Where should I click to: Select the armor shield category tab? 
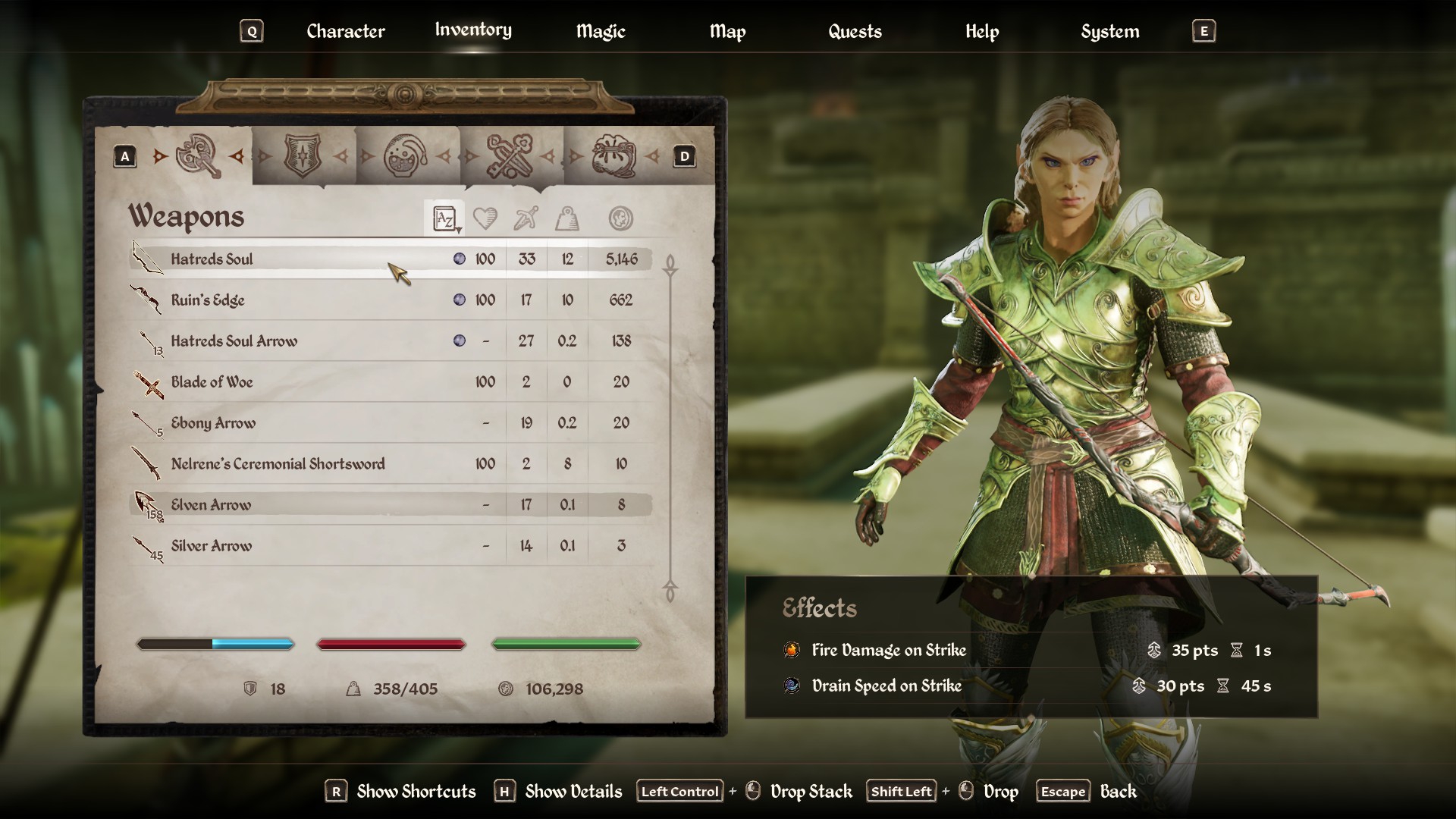click(303, 155)
